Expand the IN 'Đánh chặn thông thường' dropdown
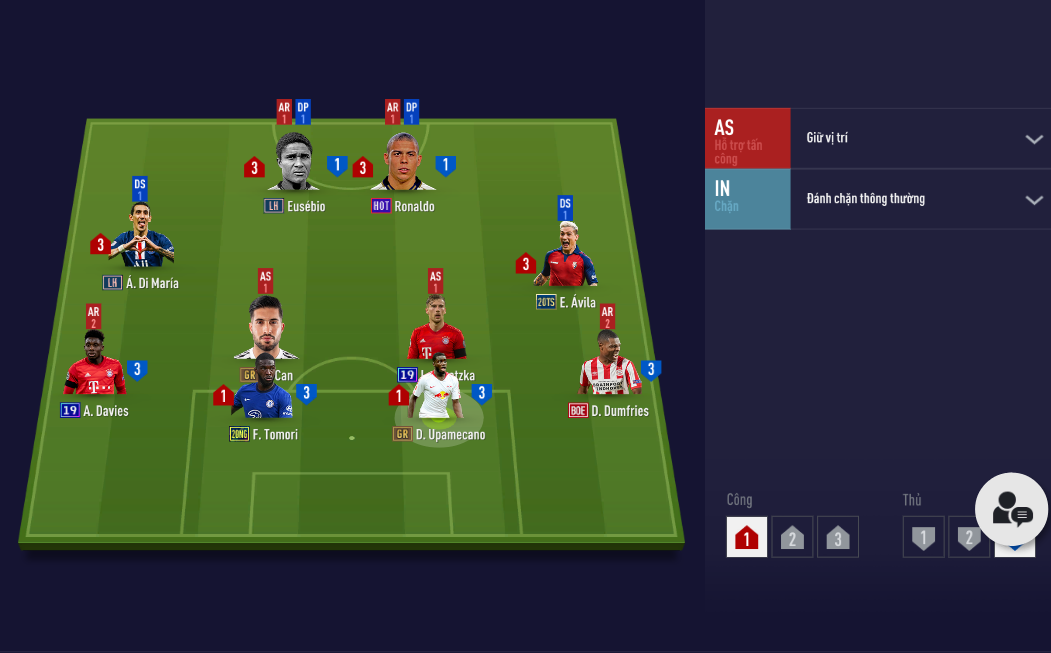This screenshot has width=1051, height=653. (x=920, y=199)
